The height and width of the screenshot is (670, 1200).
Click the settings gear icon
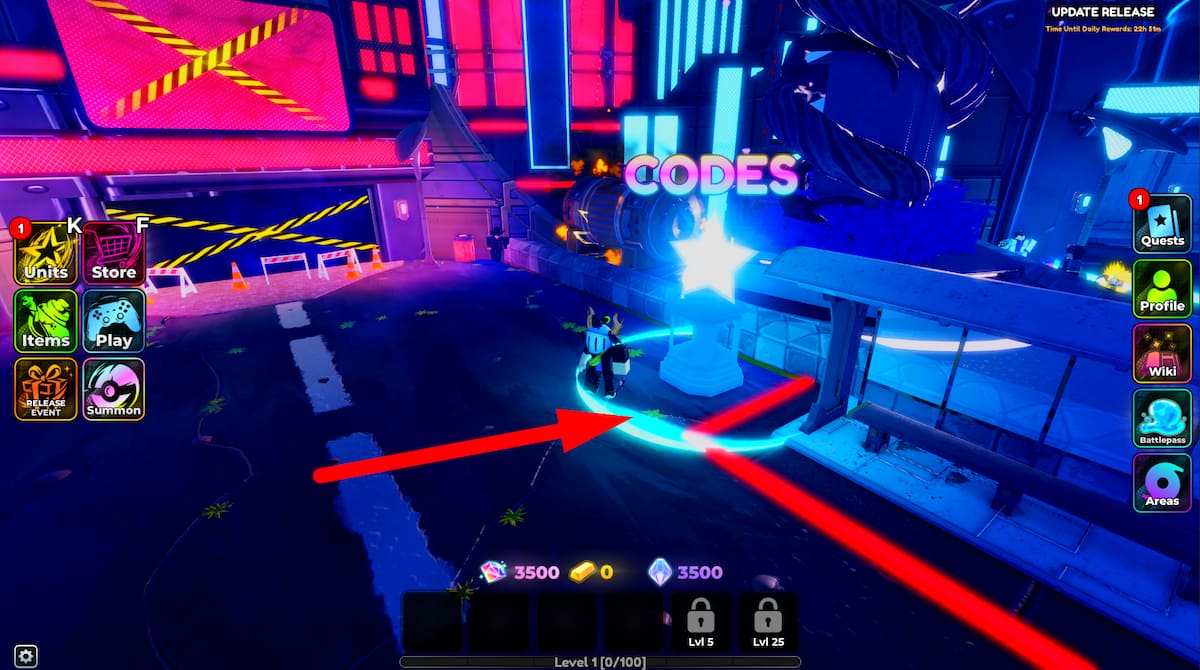pos(26,656)
